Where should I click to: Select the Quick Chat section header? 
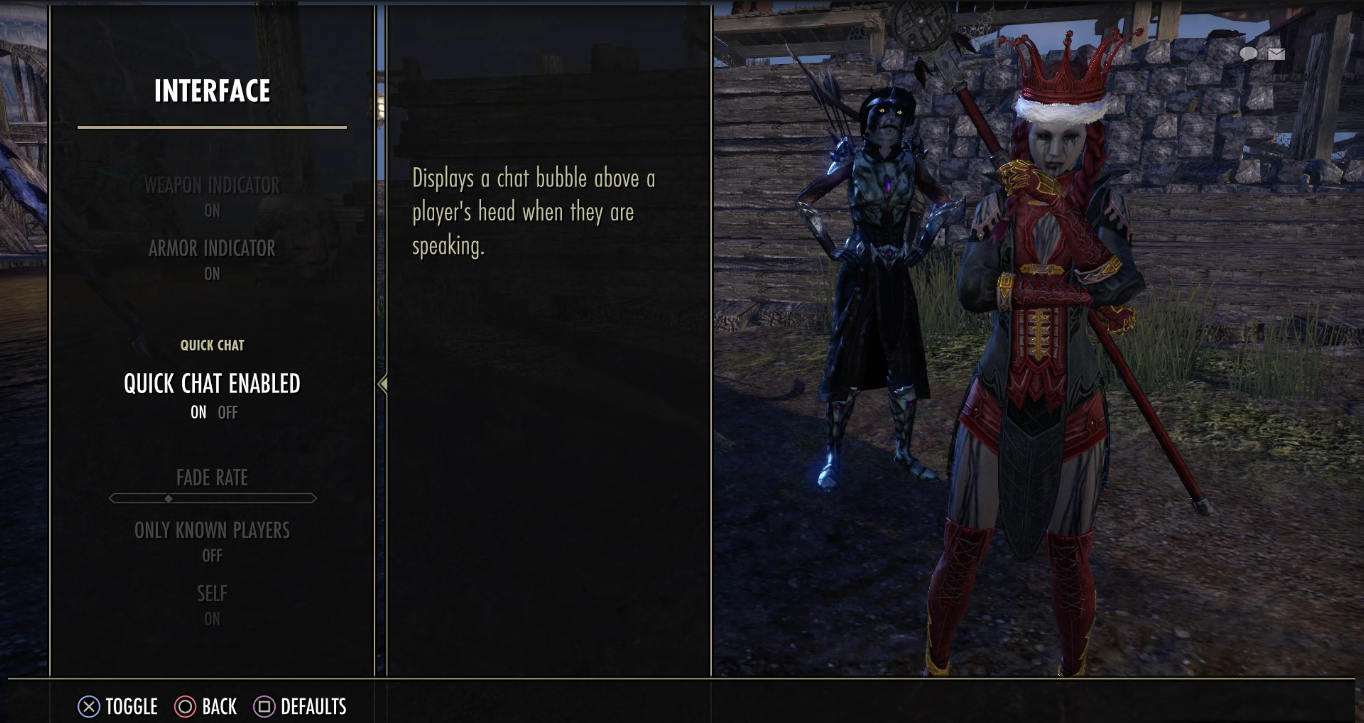tap(211, 344)
